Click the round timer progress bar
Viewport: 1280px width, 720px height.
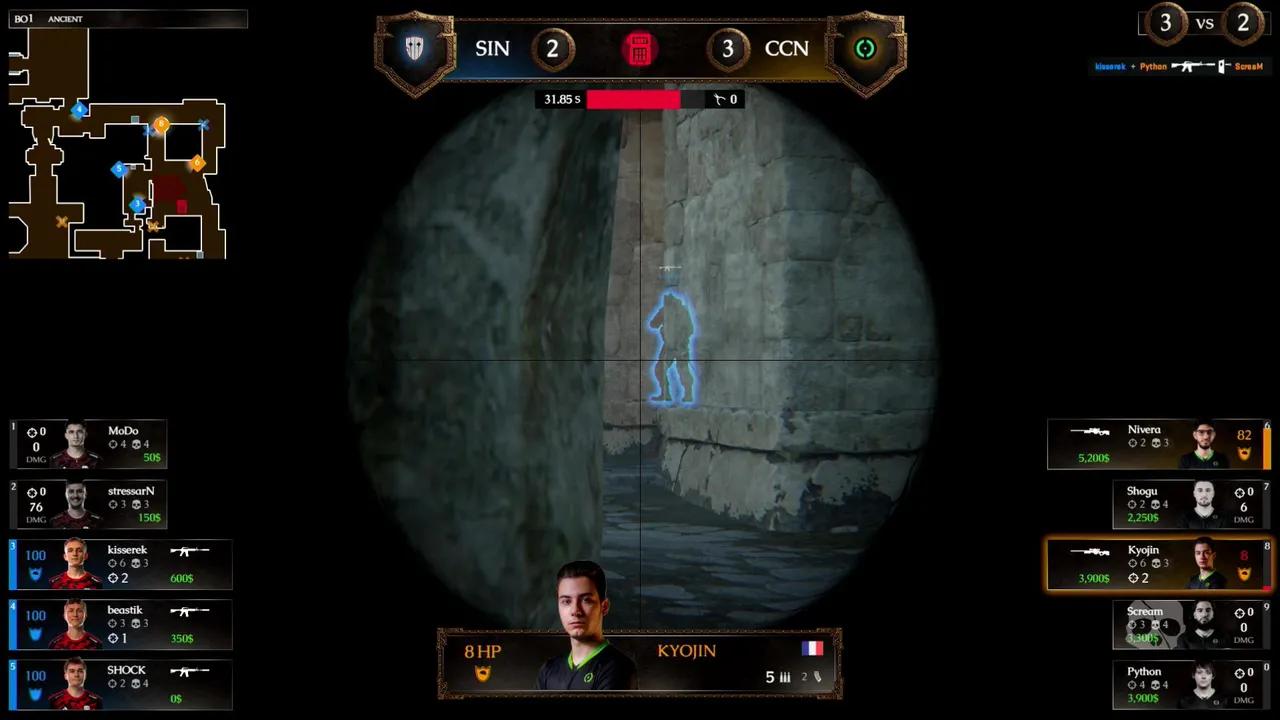pos(635,99)
